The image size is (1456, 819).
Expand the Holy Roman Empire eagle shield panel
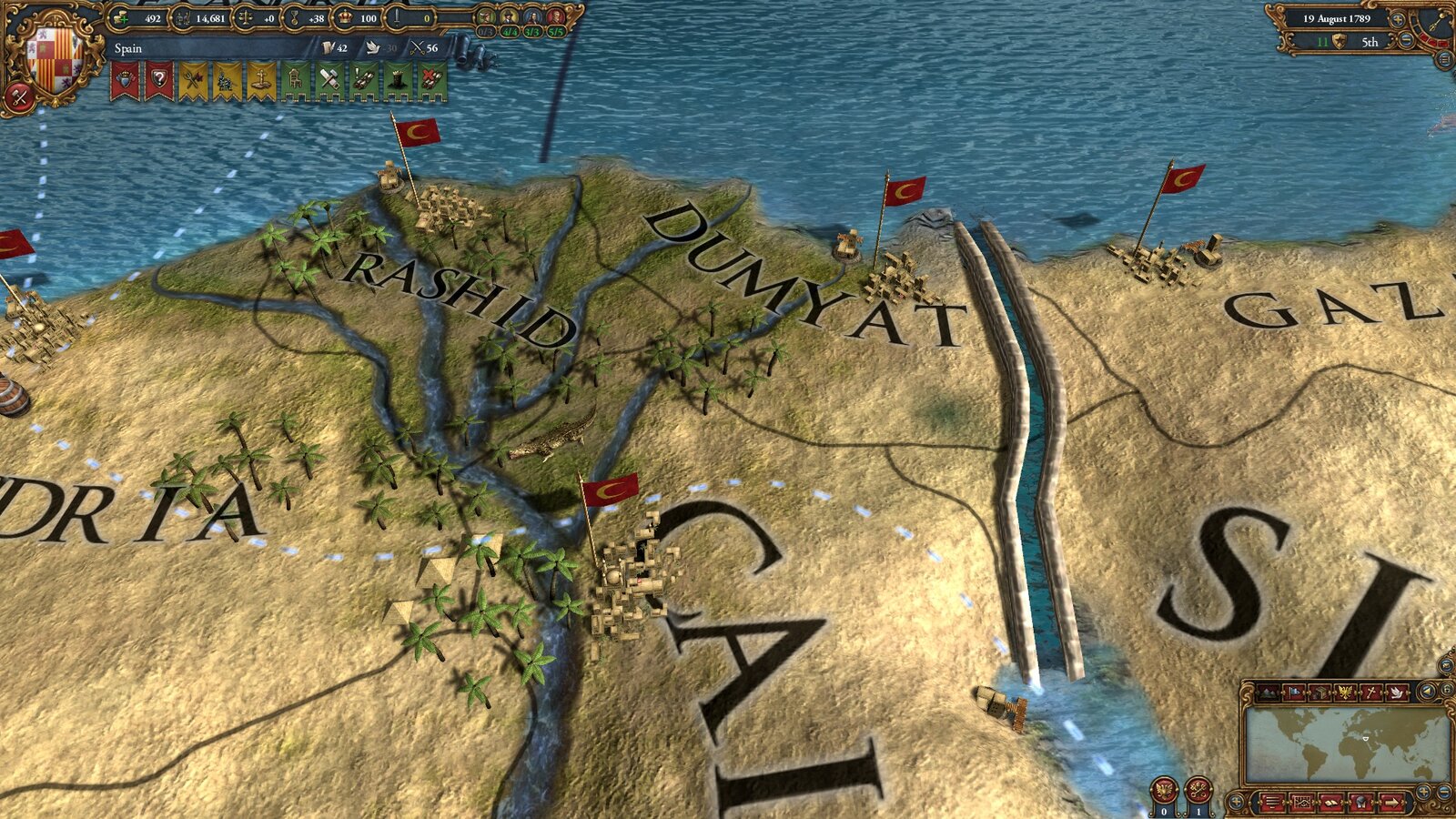(x=1345, y=693)
